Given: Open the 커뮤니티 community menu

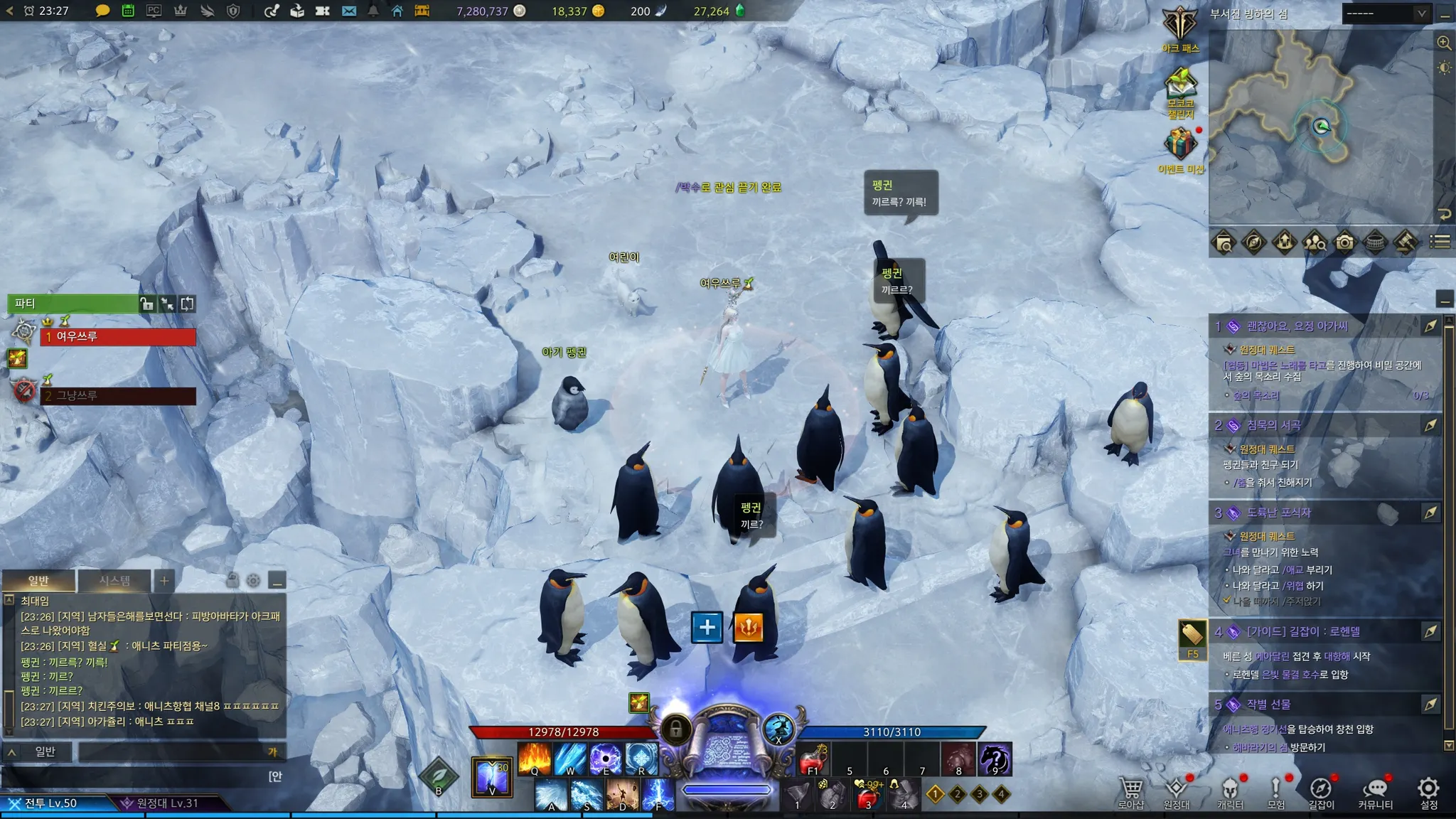Looking at the screenshot, I should 1375,792.
